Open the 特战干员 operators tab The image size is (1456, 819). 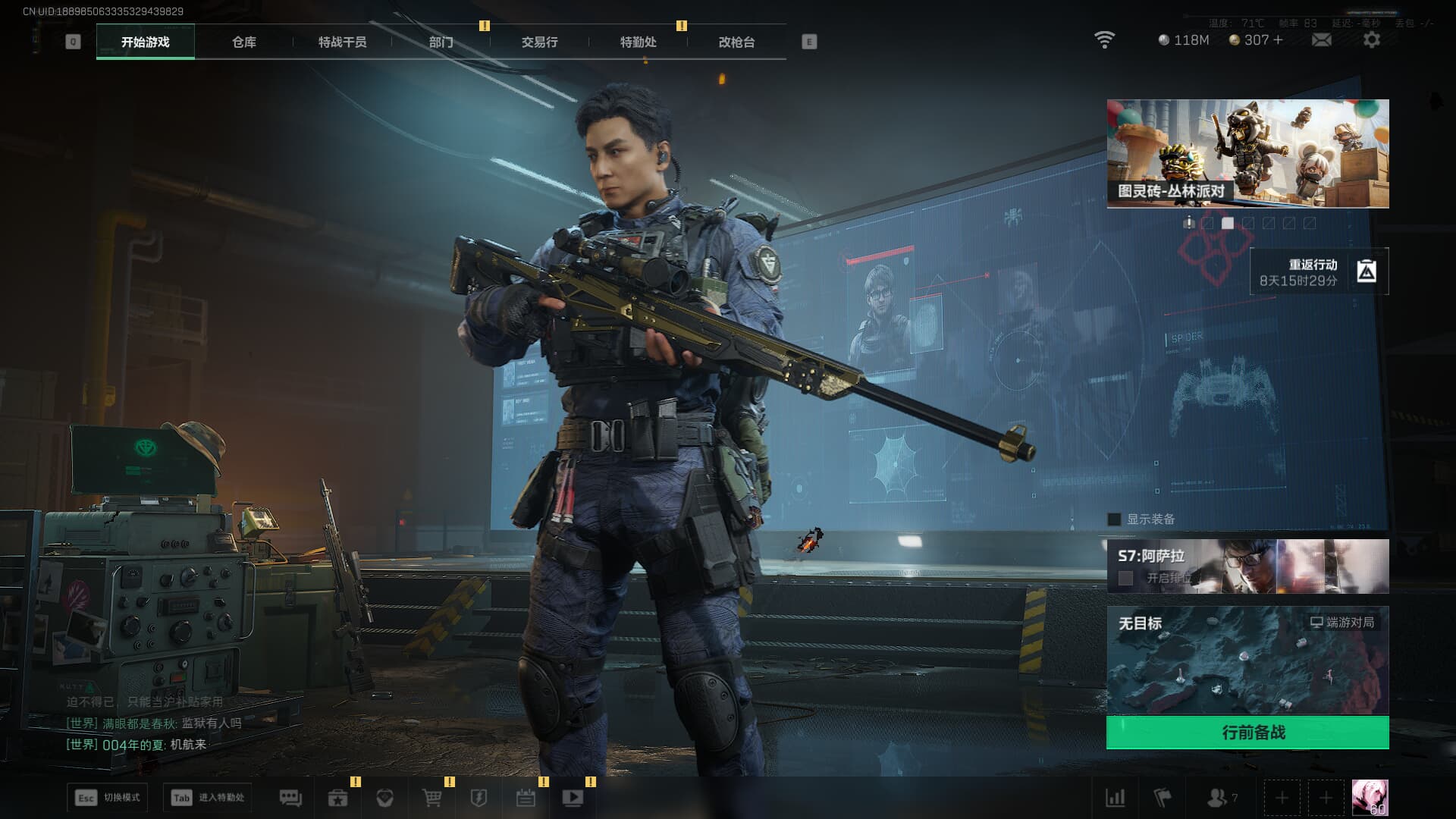tap(342, 42)
